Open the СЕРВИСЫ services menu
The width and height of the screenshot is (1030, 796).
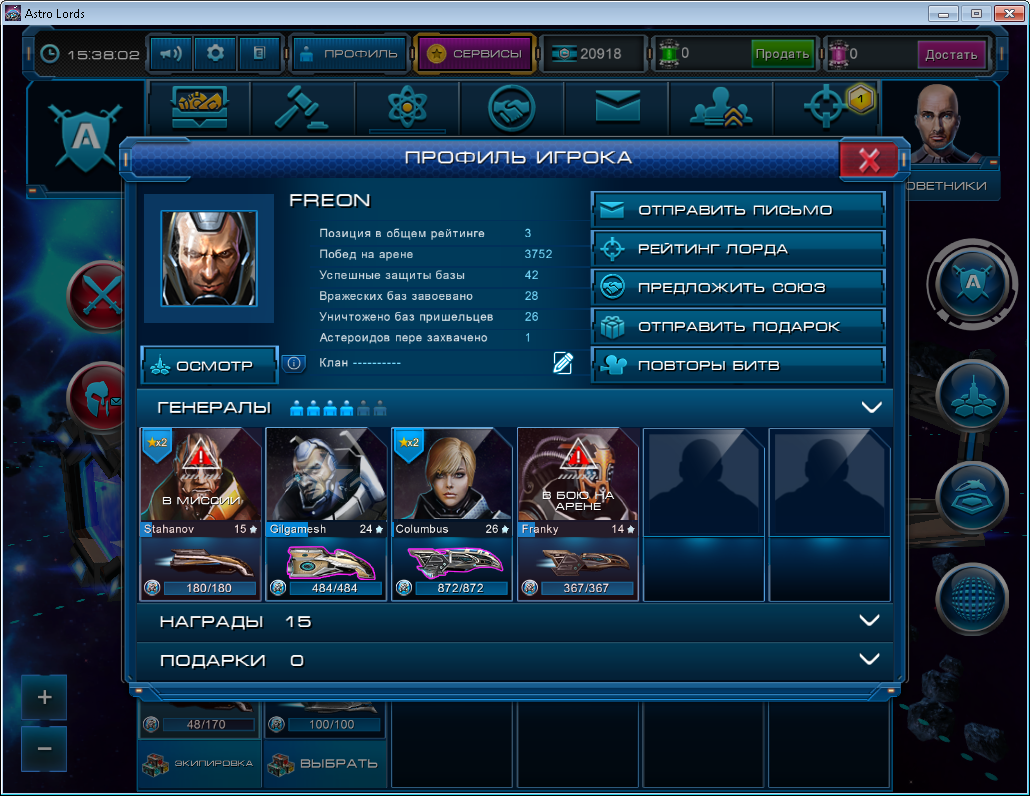[x=475, y=54]
